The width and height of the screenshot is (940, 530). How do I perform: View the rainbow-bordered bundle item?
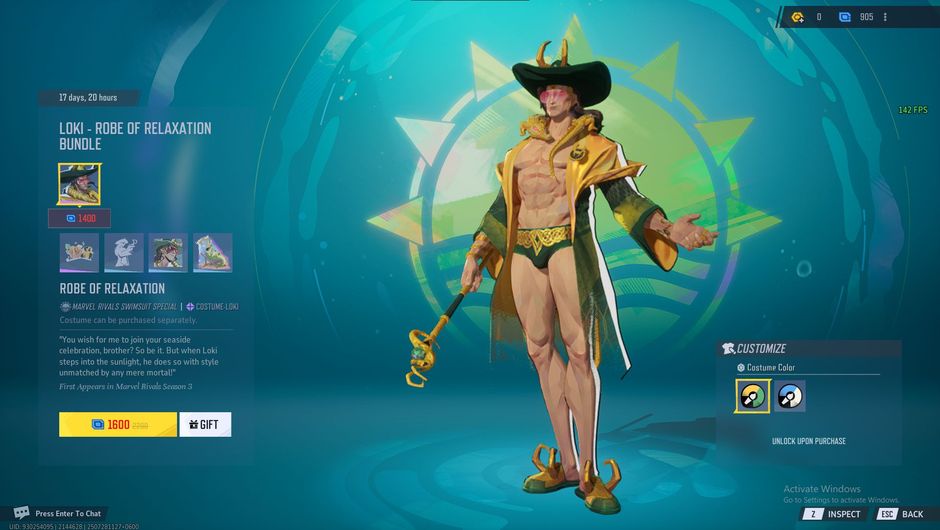213,253
